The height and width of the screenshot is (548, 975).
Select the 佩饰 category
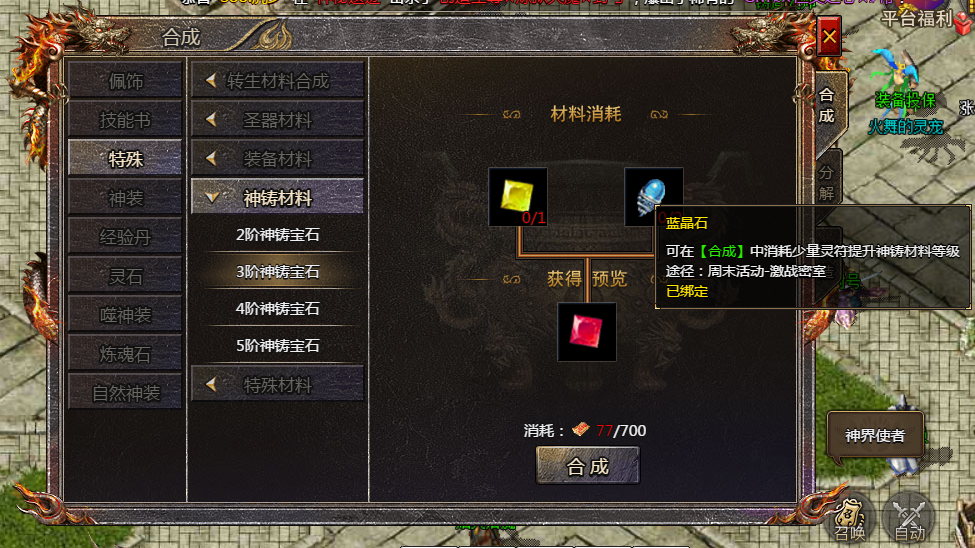[x=125, y=81]
